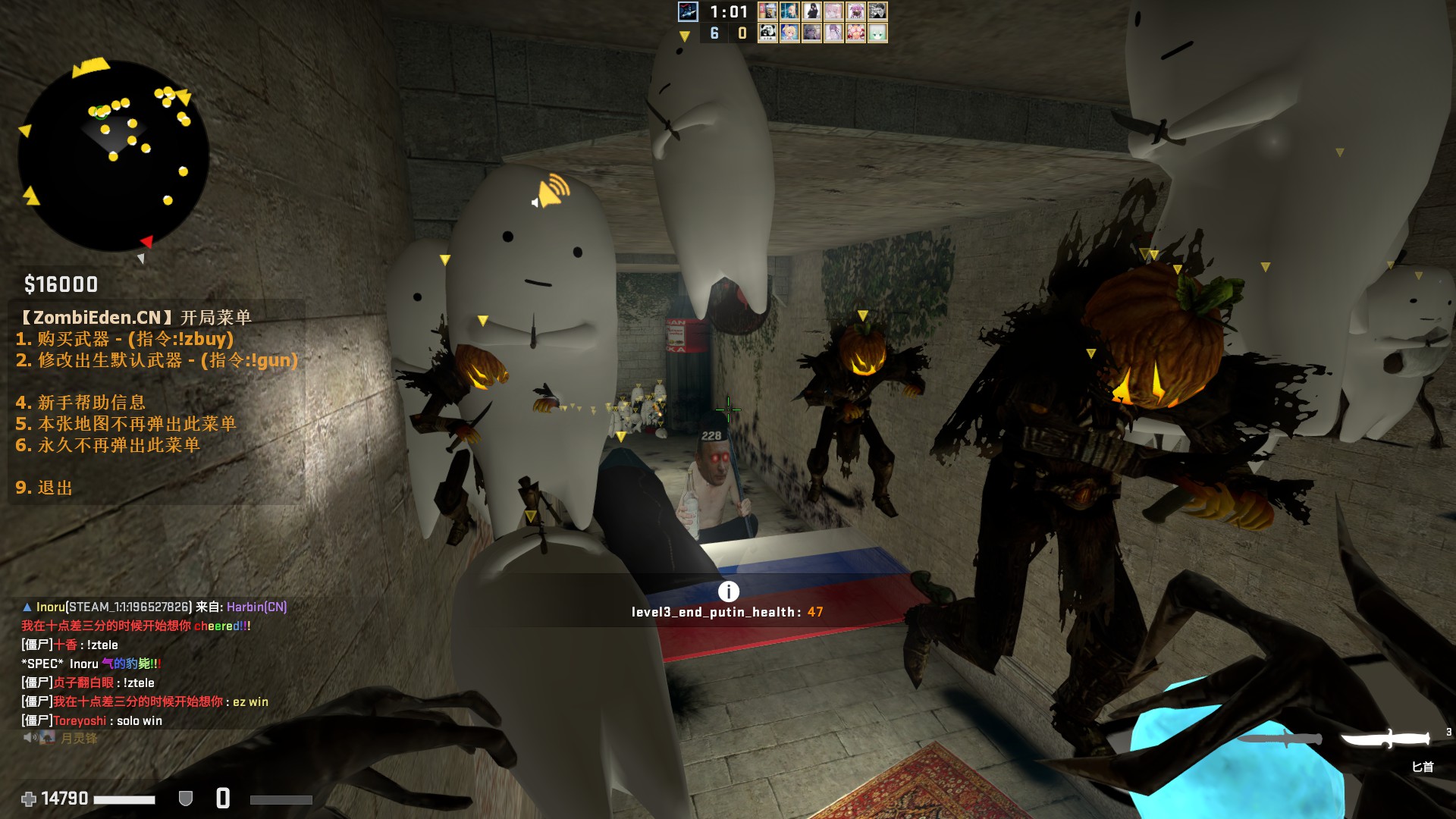Exit the start menu with option 9
The image size is (1456, 819).
[44, 488]
